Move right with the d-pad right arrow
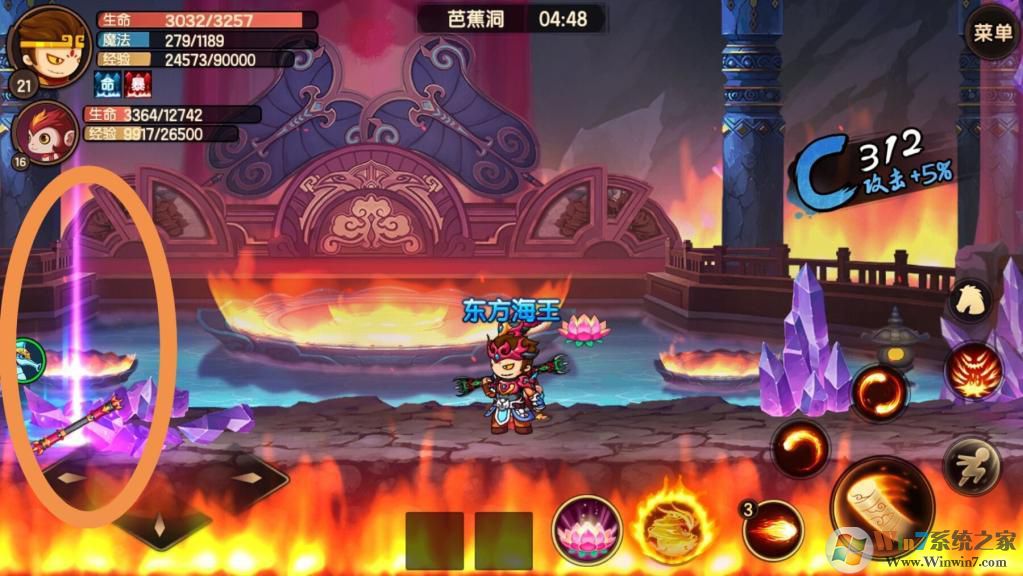 [x=247, y=478]
